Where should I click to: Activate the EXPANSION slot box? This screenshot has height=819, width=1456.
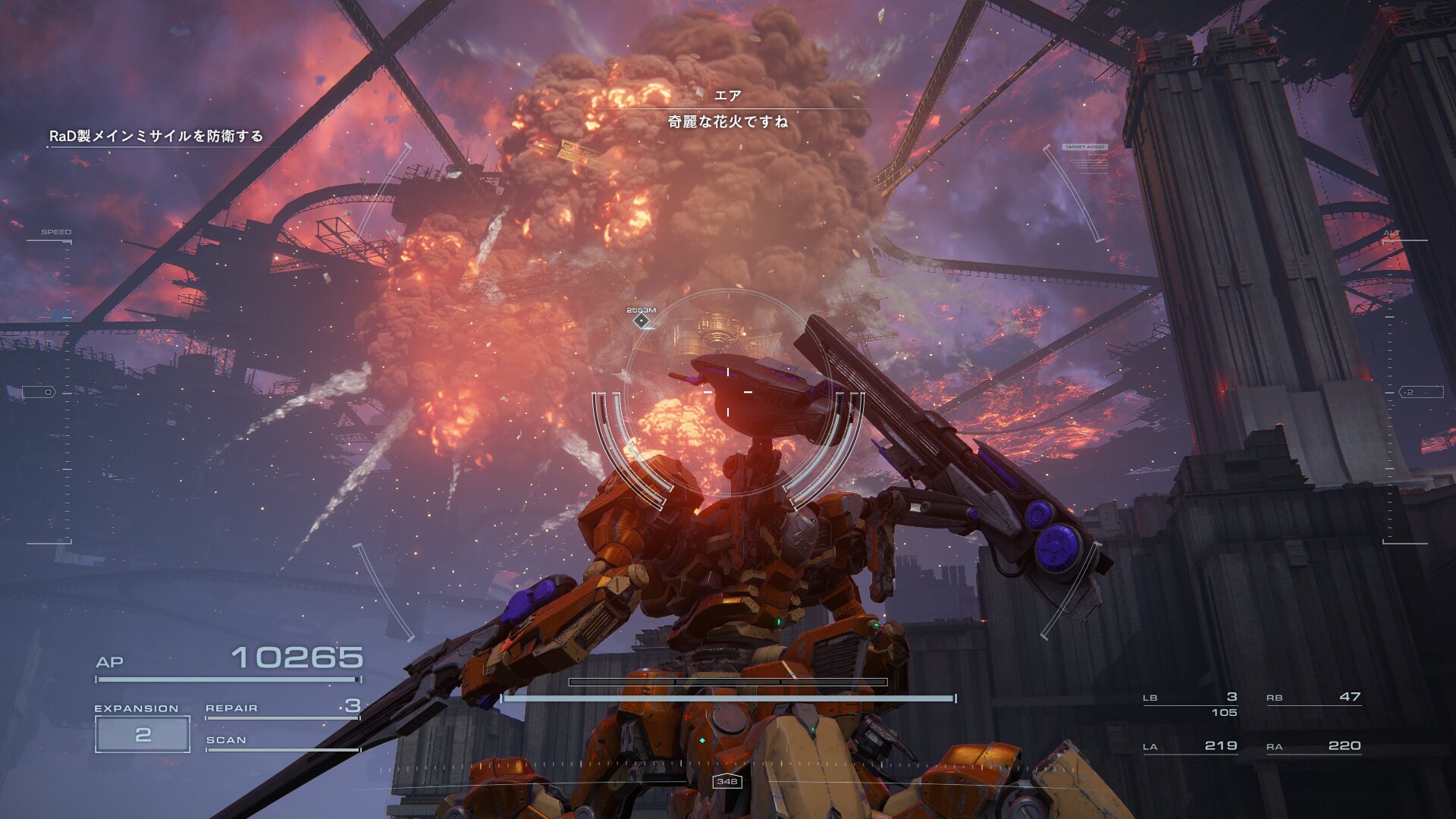coord(143,734)
